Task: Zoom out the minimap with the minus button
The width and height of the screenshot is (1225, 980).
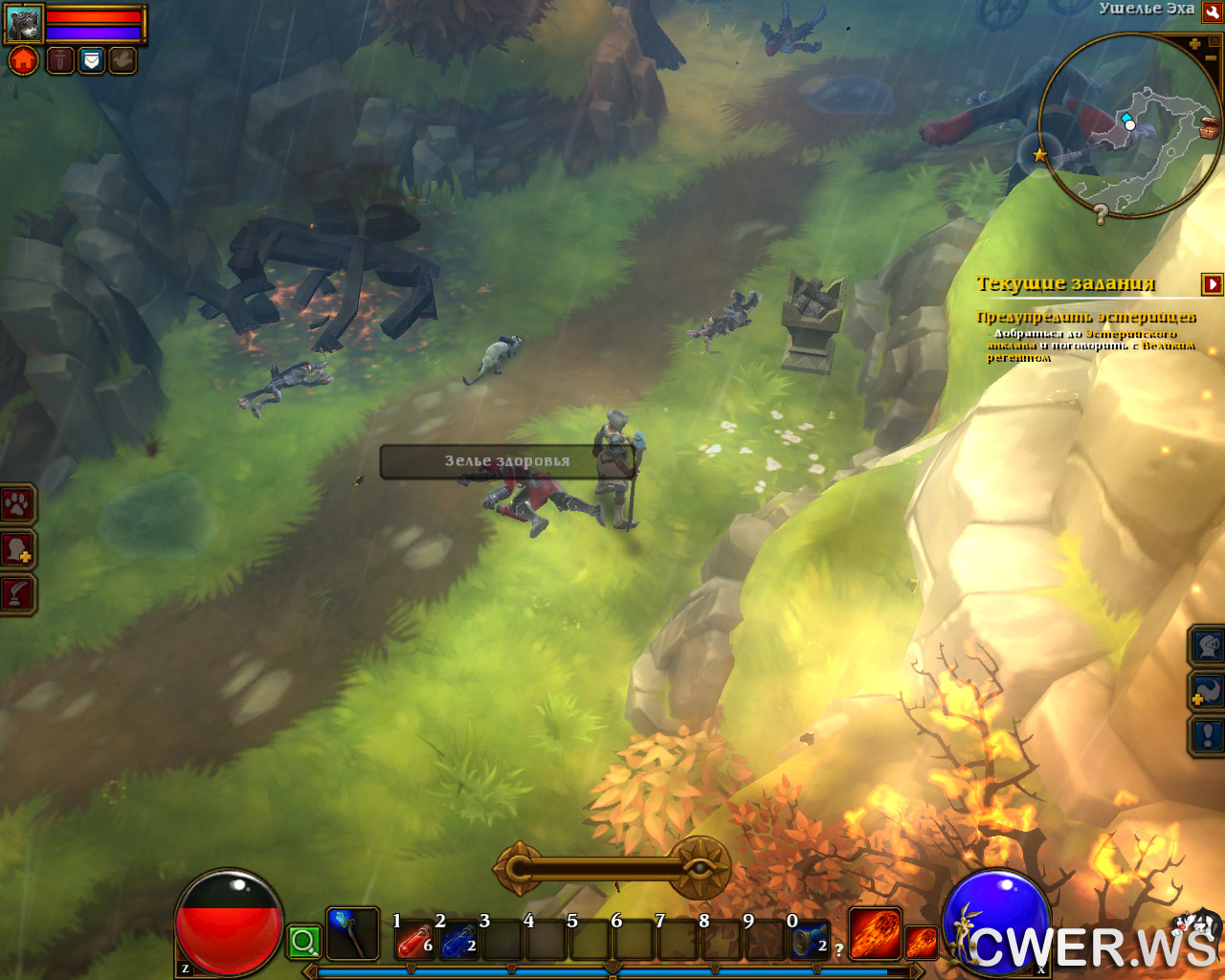Action: pyautogui.click(x=1211, y=58)
